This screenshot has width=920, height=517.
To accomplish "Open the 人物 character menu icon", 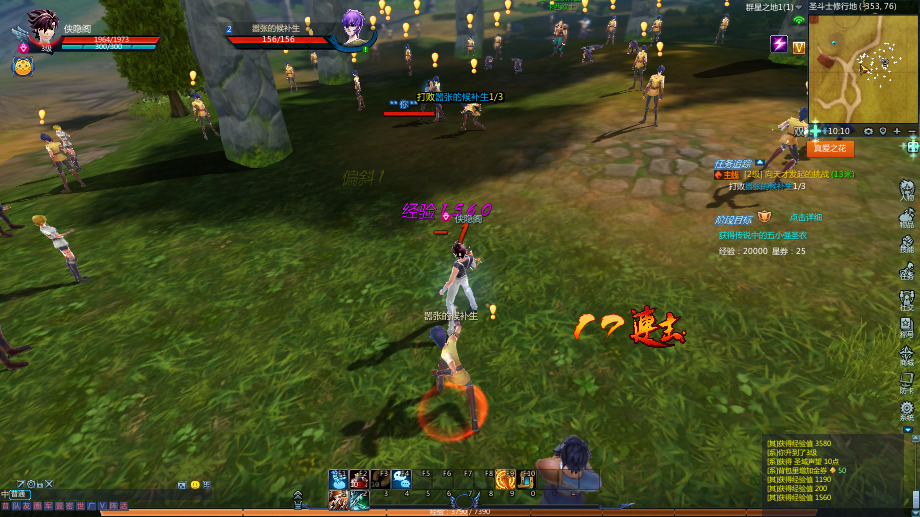I will [x=906, y=190].
